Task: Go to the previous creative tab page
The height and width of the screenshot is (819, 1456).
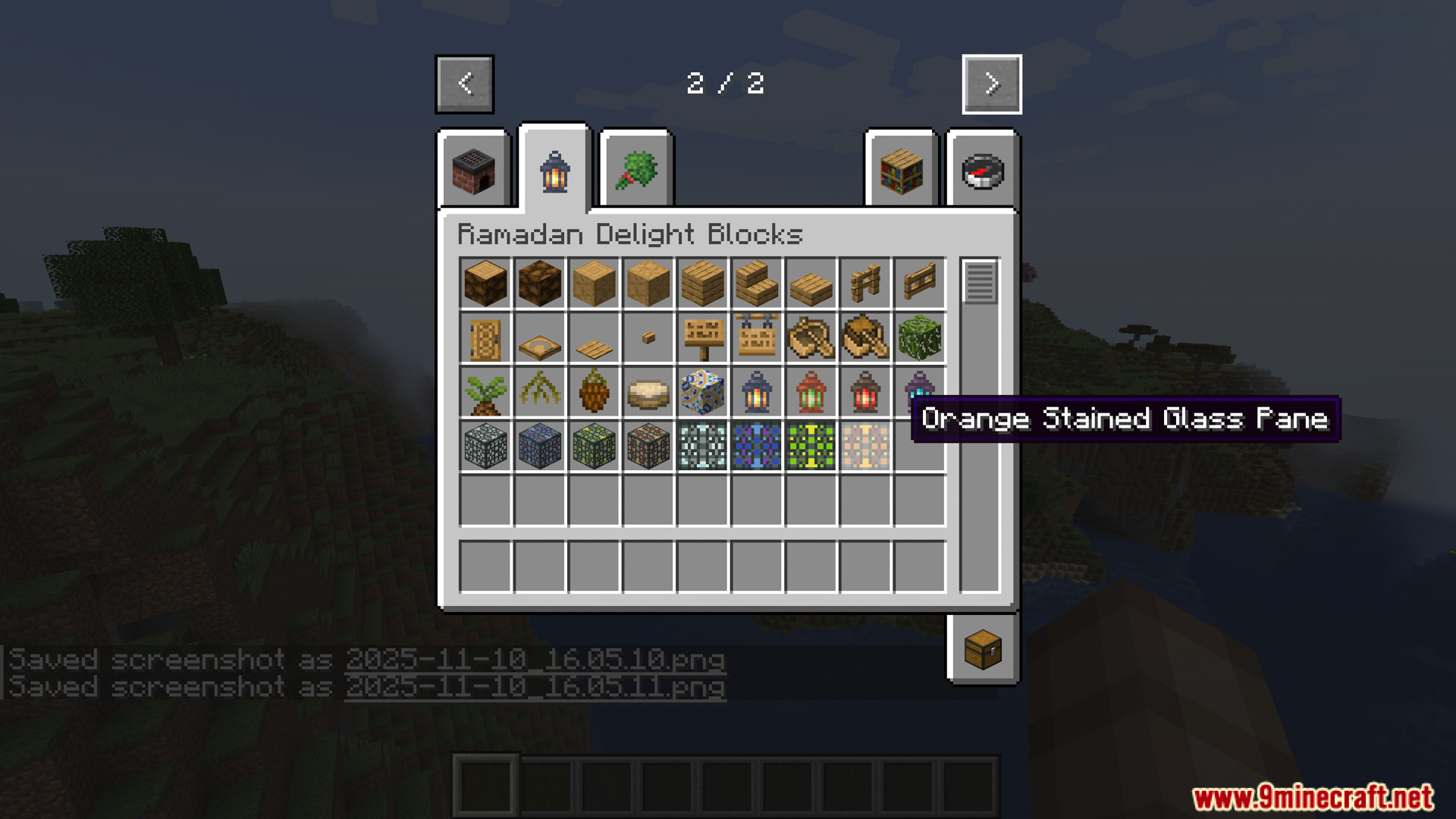Action: click(465, 84)
